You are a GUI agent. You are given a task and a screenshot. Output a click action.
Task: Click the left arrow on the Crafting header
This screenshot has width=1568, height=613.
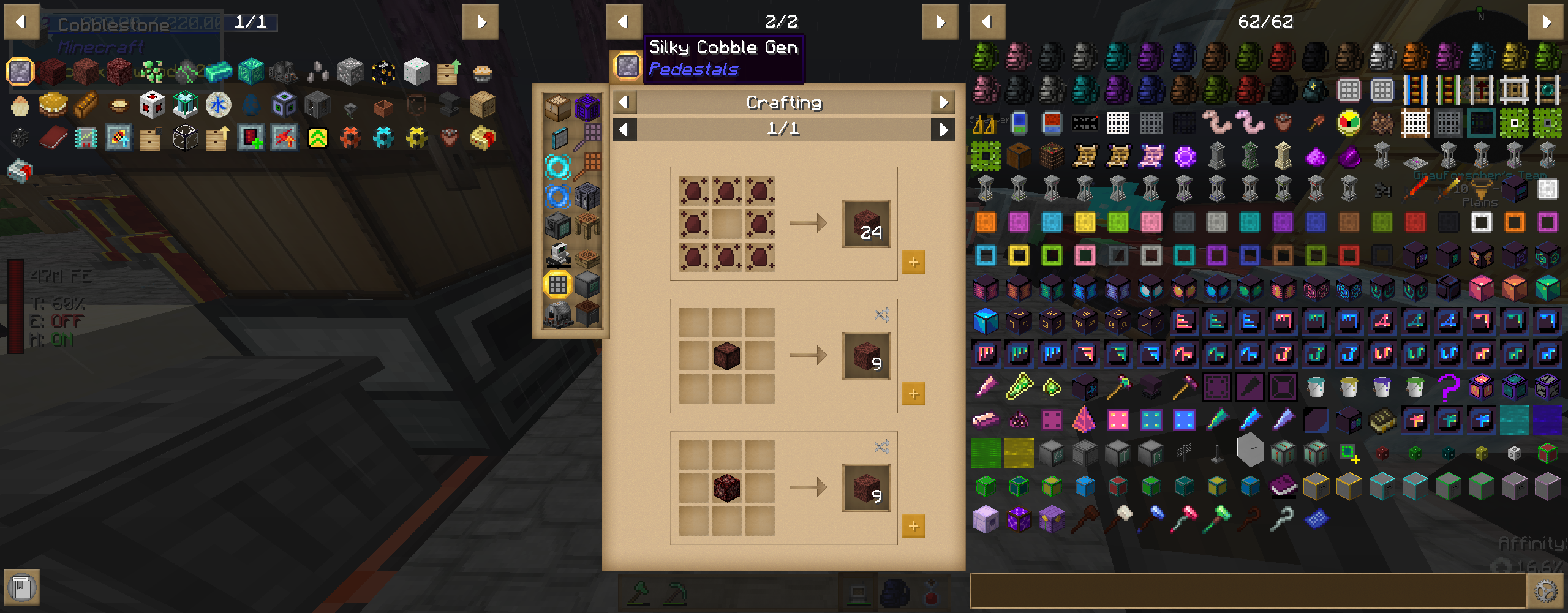click(624, 102)
